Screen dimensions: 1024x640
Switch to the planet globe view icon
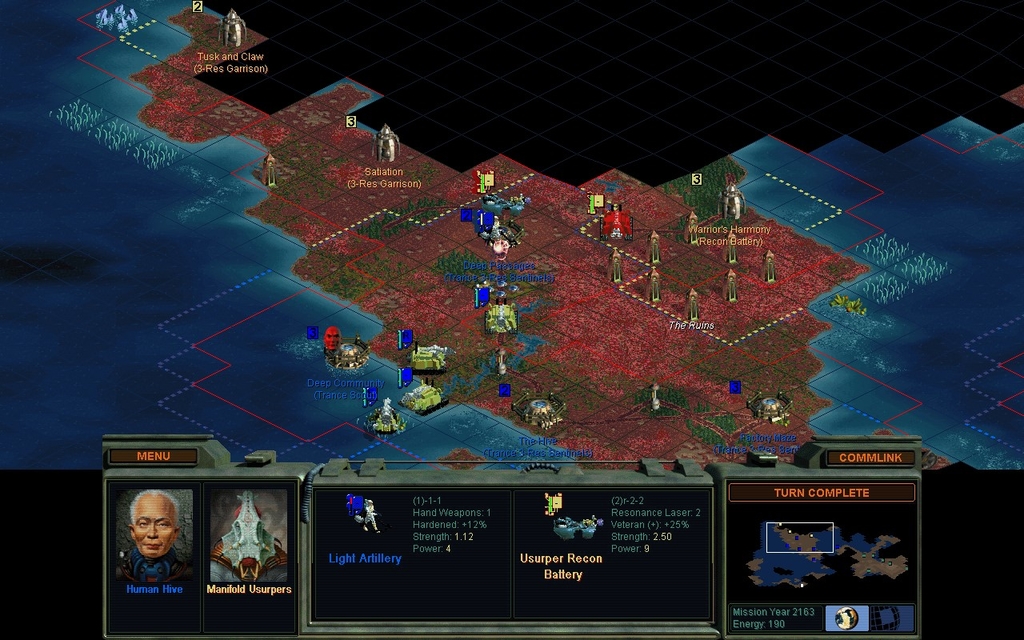tap(847, 617)
